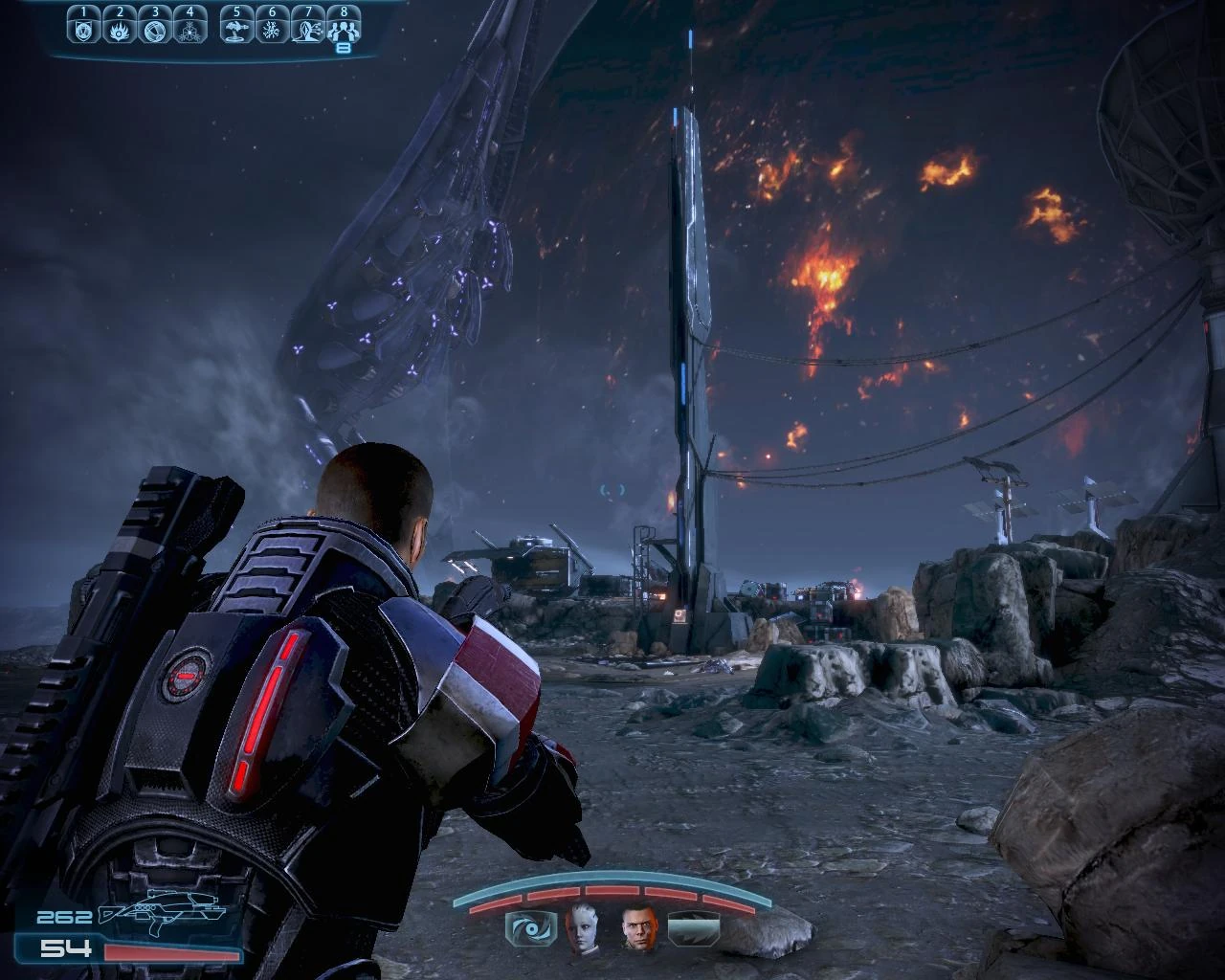Screen dimensions: 1225x980
Task: Use the sphere power bound to key 3
Action: tap(155, 29)
